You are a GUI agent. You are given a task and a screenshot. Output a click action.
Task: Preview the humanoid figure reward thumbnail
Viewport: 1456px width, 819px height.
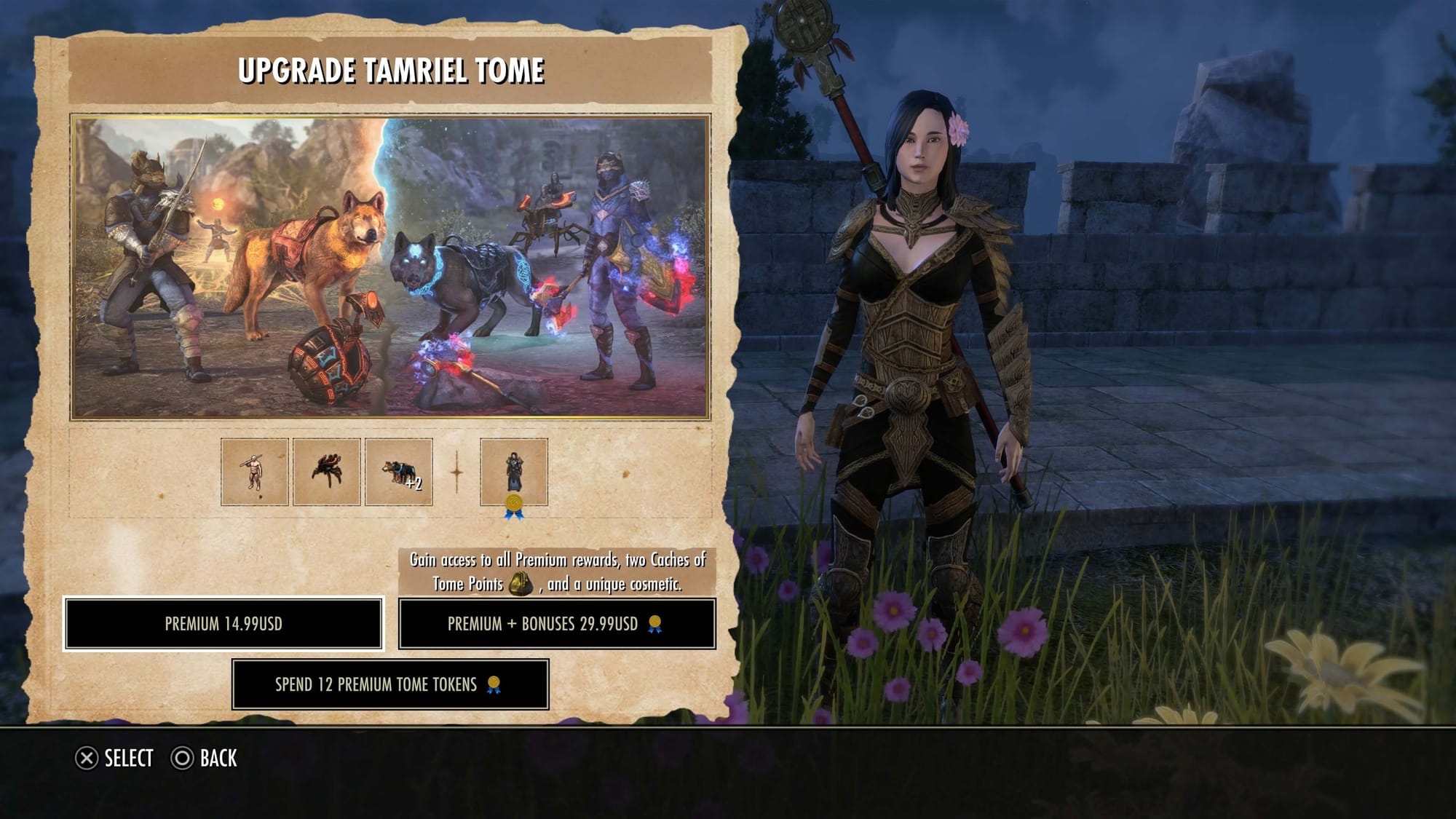(x=255, y=472)
